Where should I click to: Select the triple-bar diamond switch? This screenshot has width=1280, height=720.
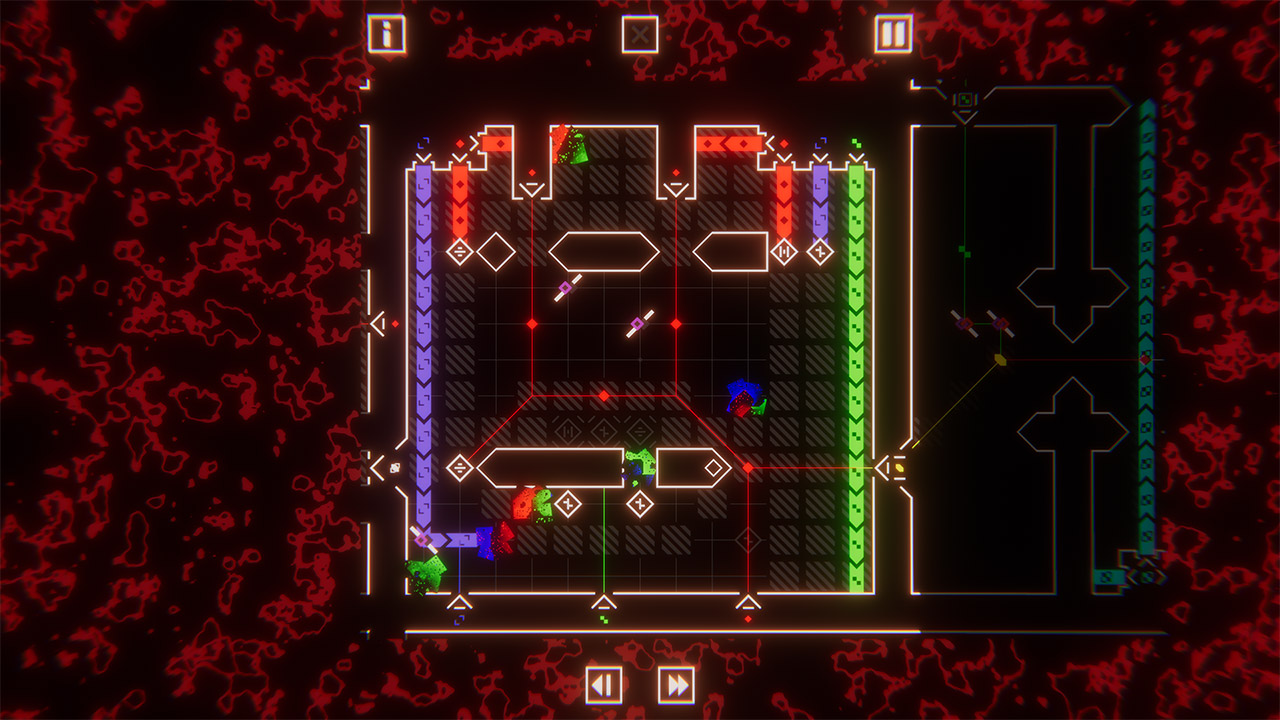(x=458, y=252)
